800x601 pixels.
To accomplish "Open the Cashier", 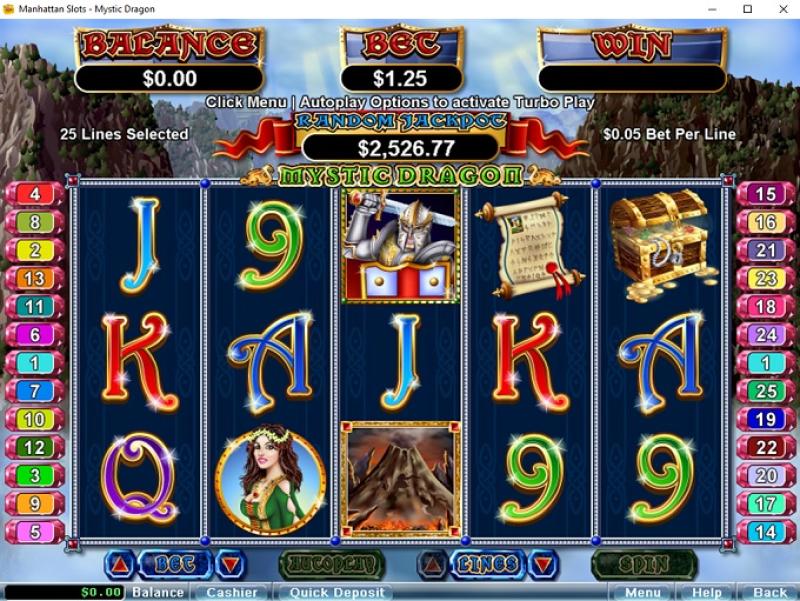I will click(x=232, y=592).
